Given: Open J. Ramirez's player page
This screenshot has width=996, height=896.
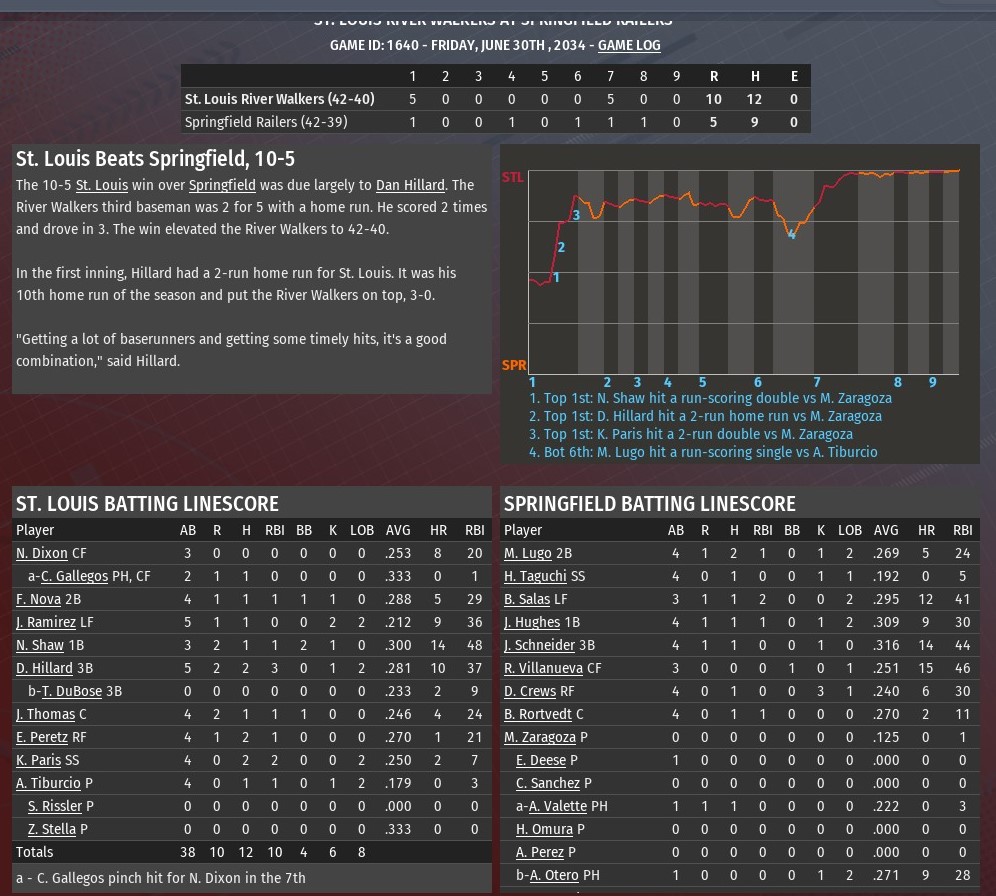Looking at the screenshot, I should click(45, 622).
